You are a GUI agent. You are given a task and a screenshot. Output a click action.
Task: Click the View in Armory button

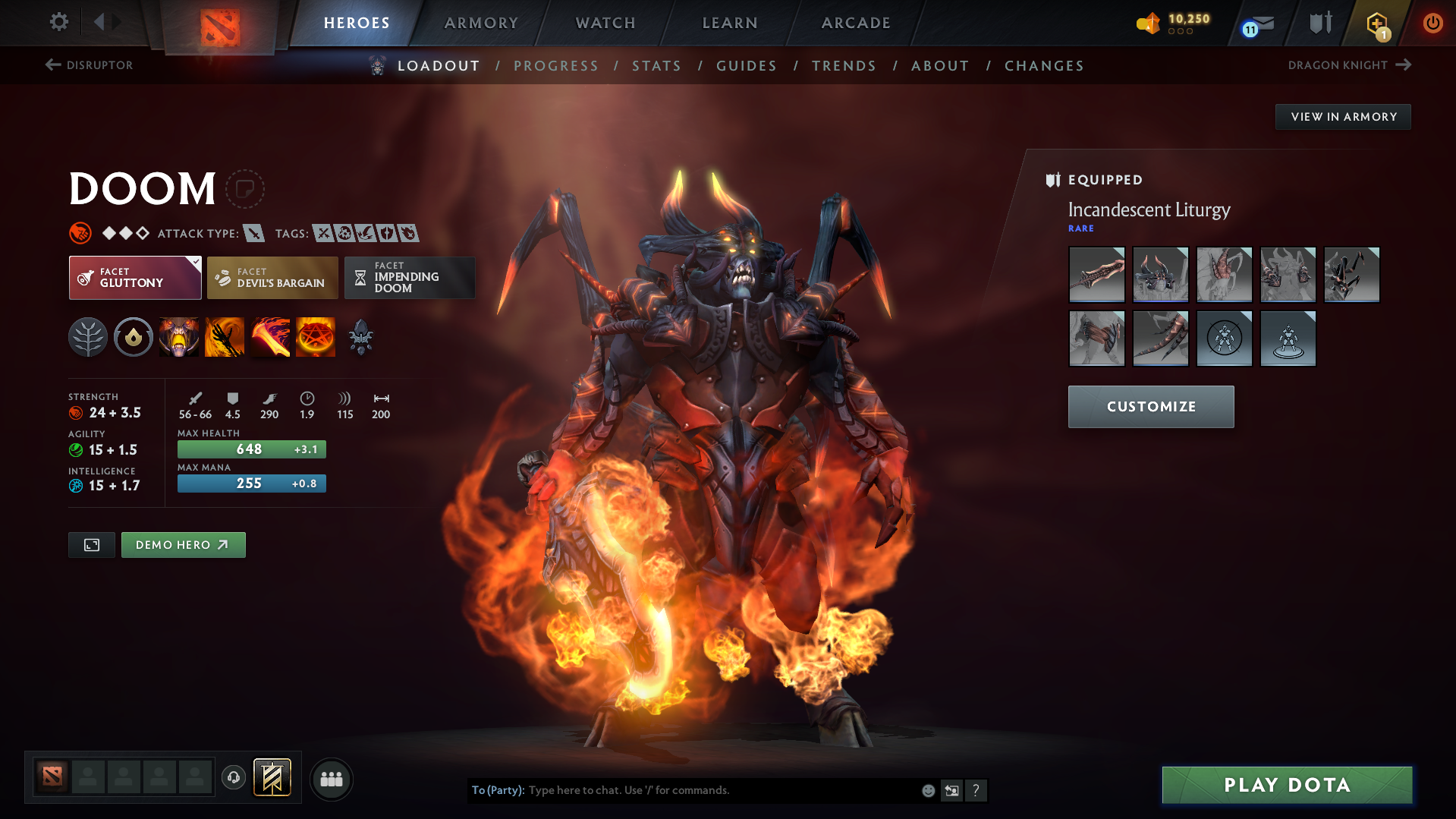click(1343, 117)
